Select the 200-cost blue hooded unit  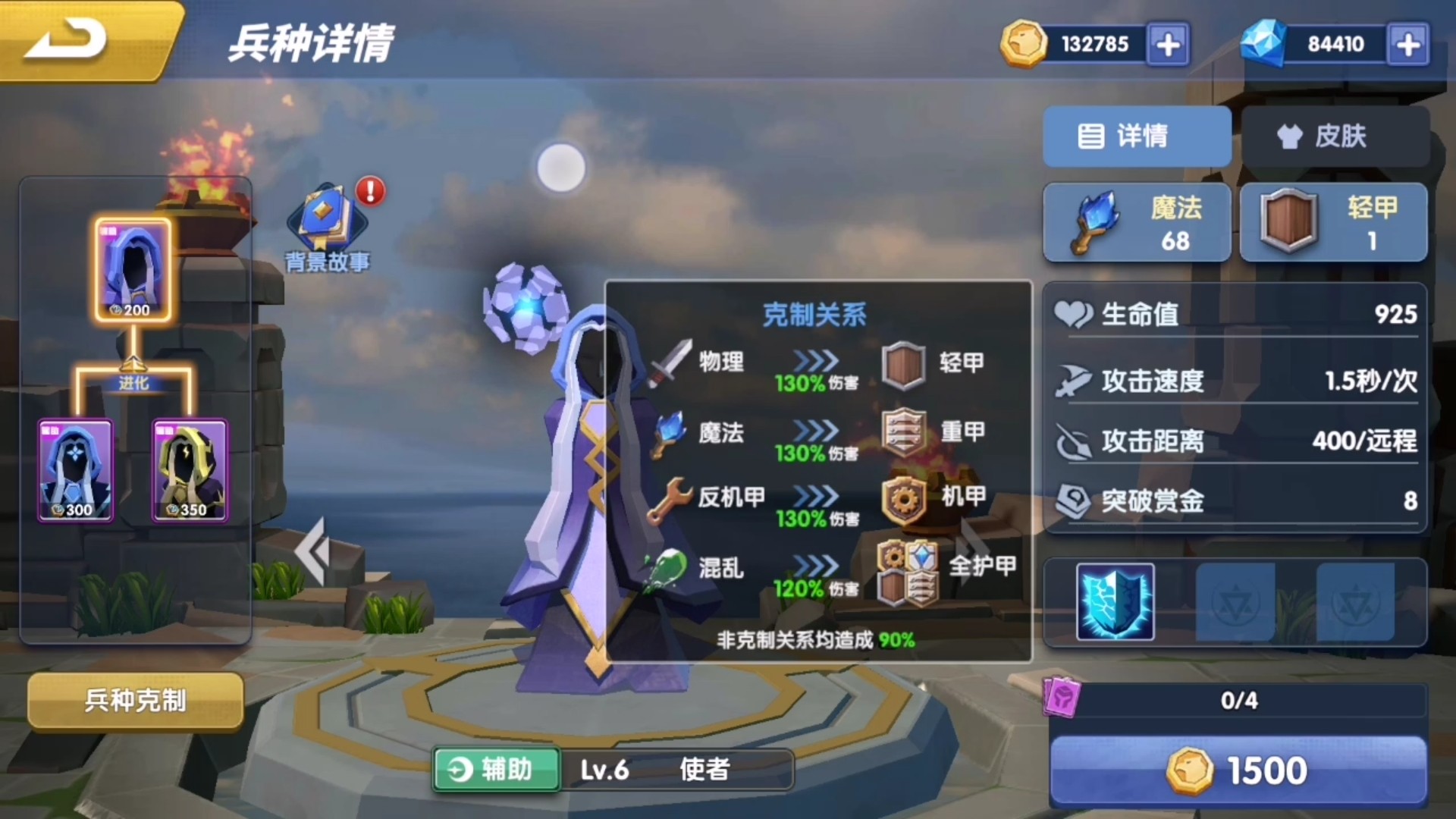(x=133, y=270)
